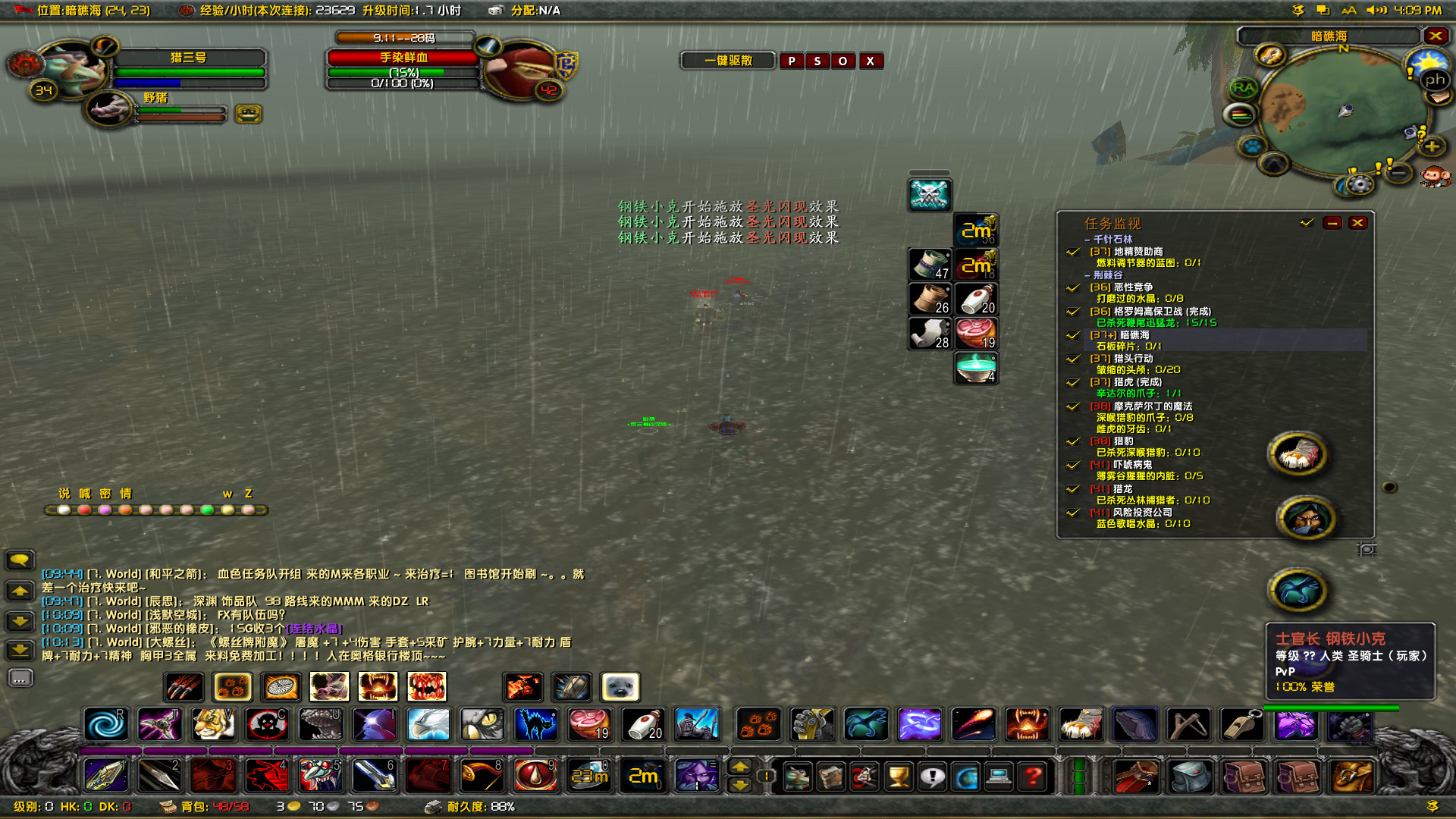Click the milk bottle item showing 20
The image size is (1456, 819).
pyautogui.click(x=643, y=724)
